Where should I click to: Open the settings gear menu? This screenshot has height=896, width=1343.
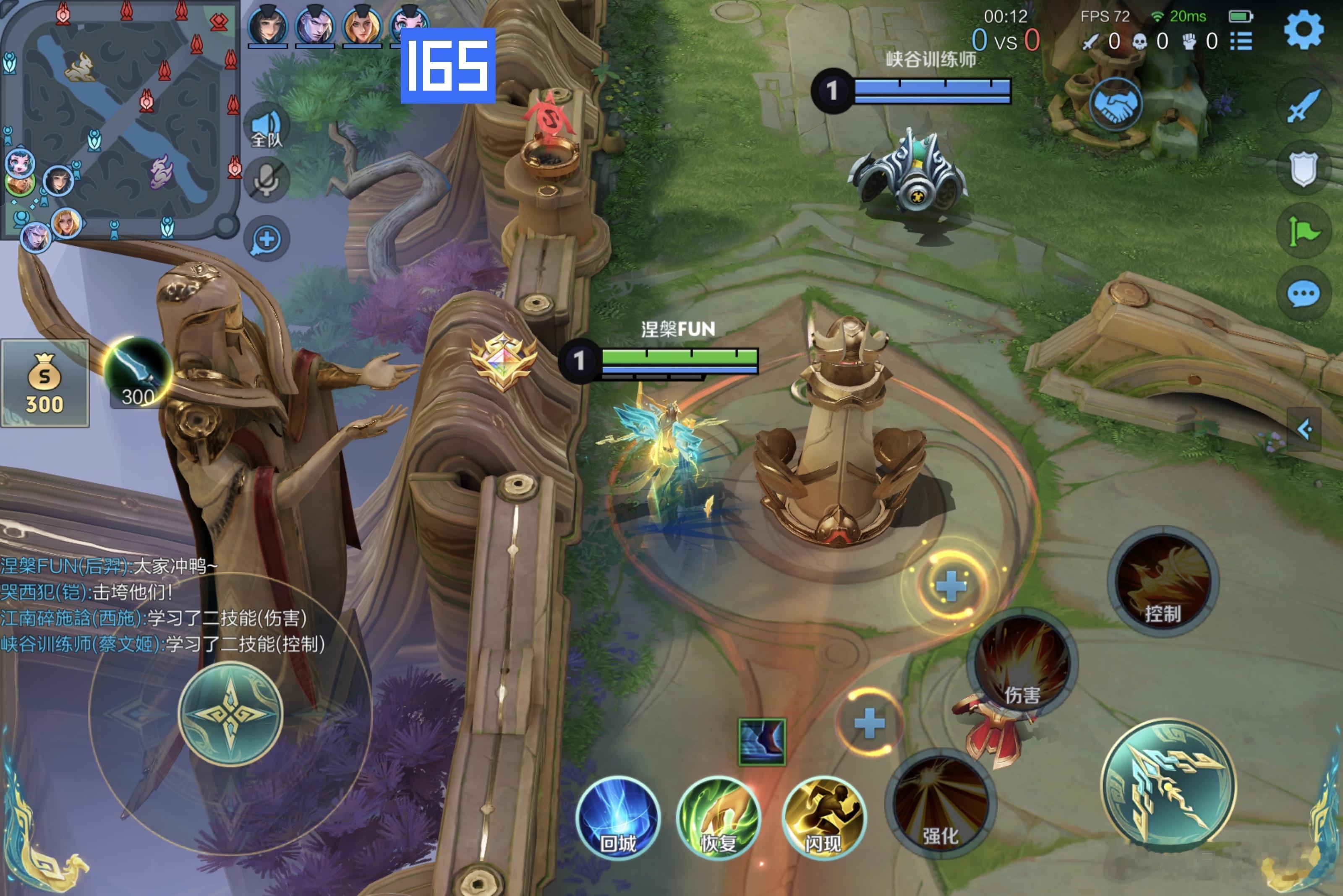coord(1303,30)
